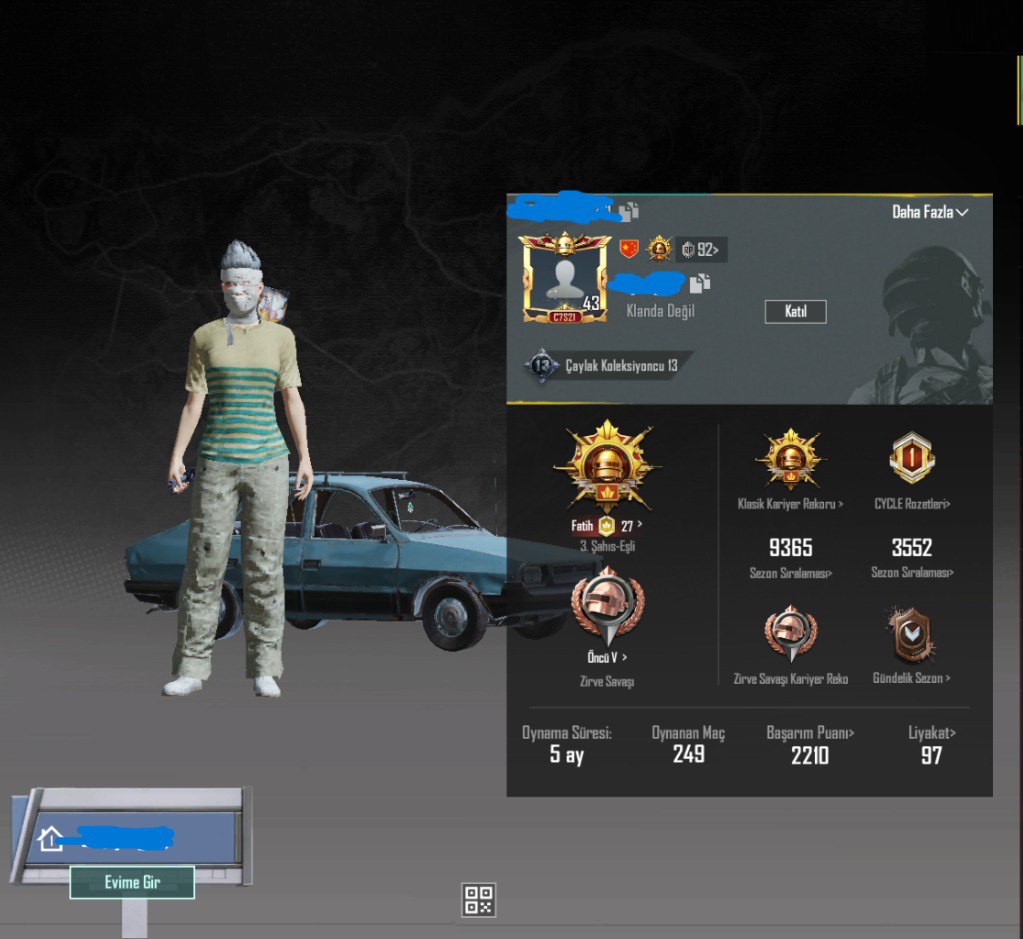The image size is (1023, 939).
Task: Copy the player name at panel top
Action: tap(628, 211)
